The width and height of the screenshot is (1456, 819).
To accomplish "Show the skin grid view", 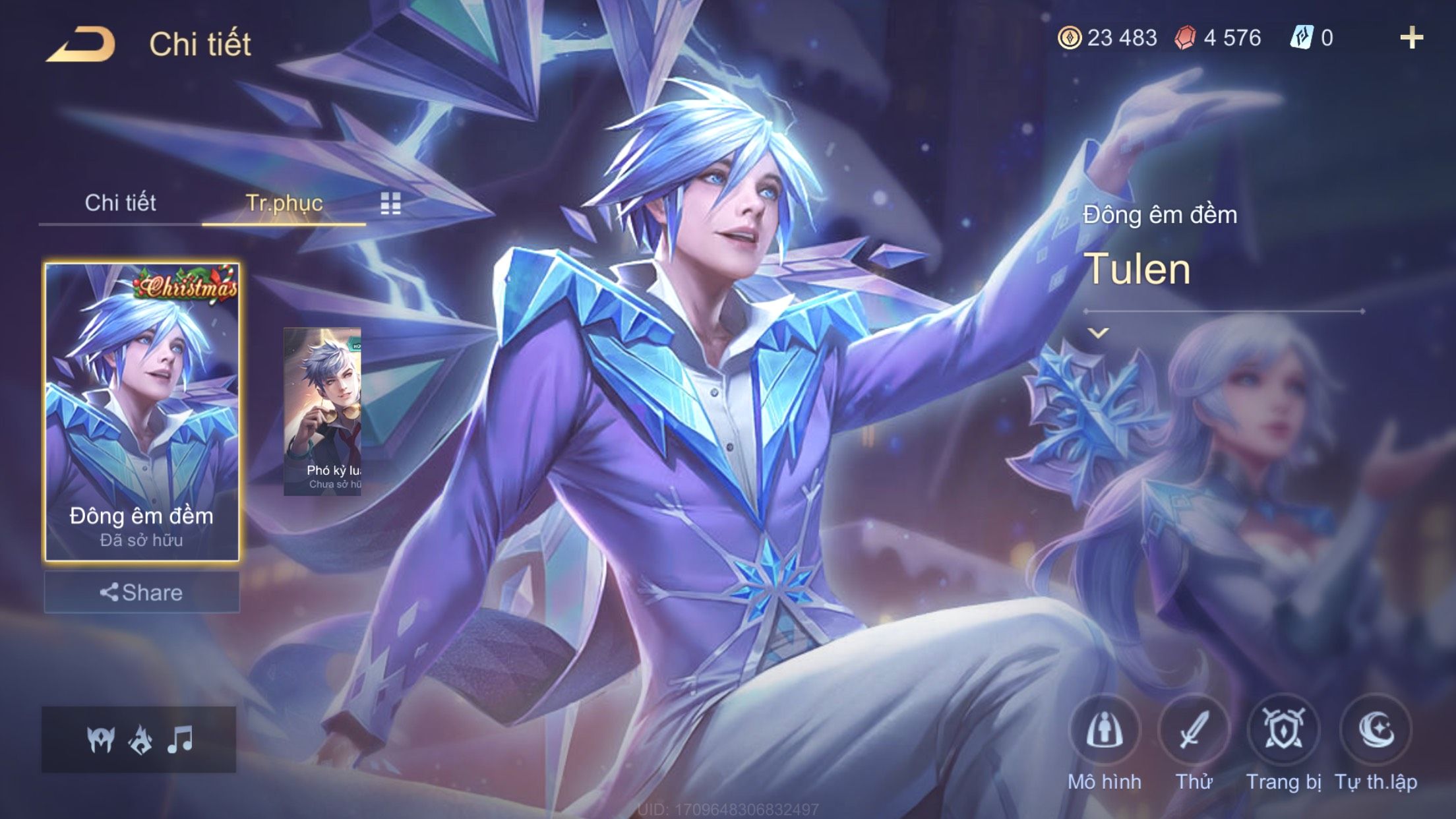I will tap(390, 204).
